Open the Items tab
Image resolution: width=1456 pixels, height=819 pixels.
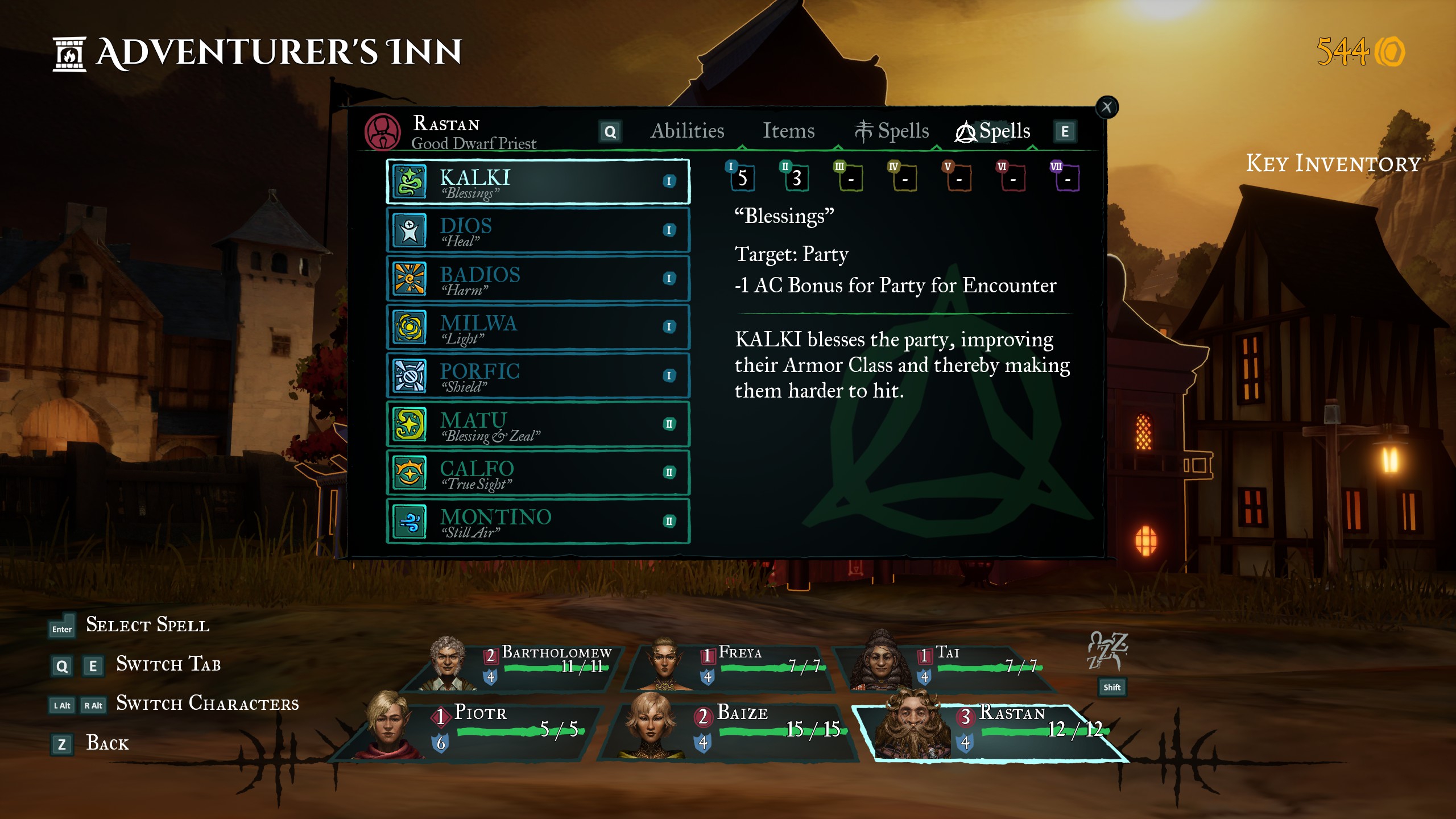pyautogui.click(x=788, y=131)
